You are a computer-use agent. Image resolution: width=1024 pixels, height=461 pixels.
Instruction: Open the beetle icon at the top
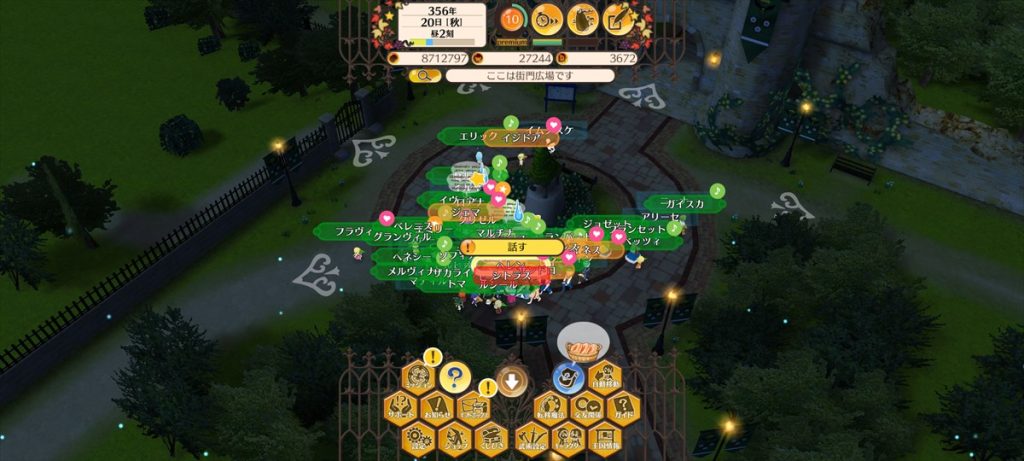pos(582,18)
